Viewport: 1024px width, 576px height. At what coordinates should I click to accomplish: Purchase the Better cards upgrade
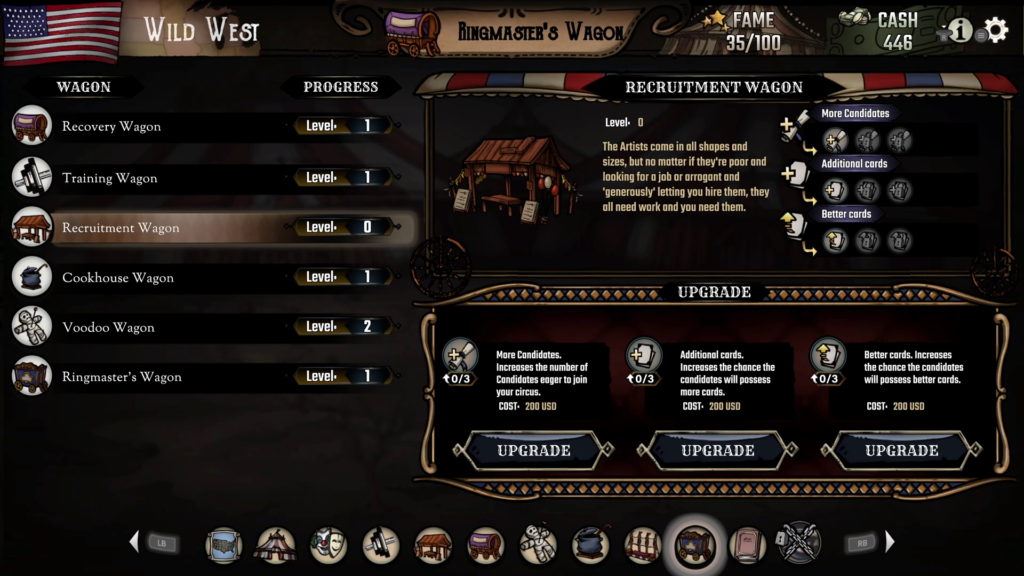[x=901, y=451]
